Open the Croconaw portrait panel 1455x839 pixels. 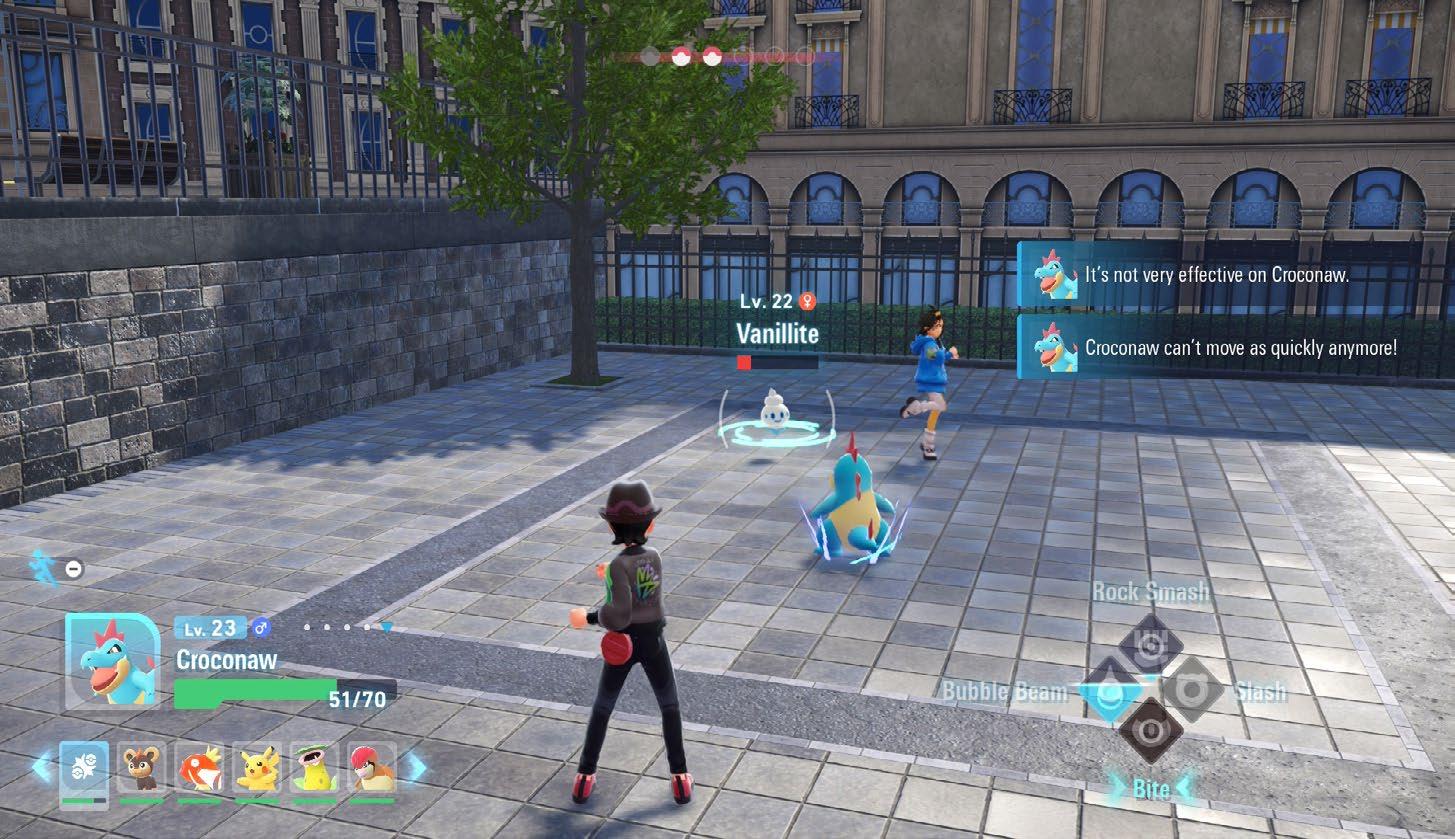coord(112,661)
